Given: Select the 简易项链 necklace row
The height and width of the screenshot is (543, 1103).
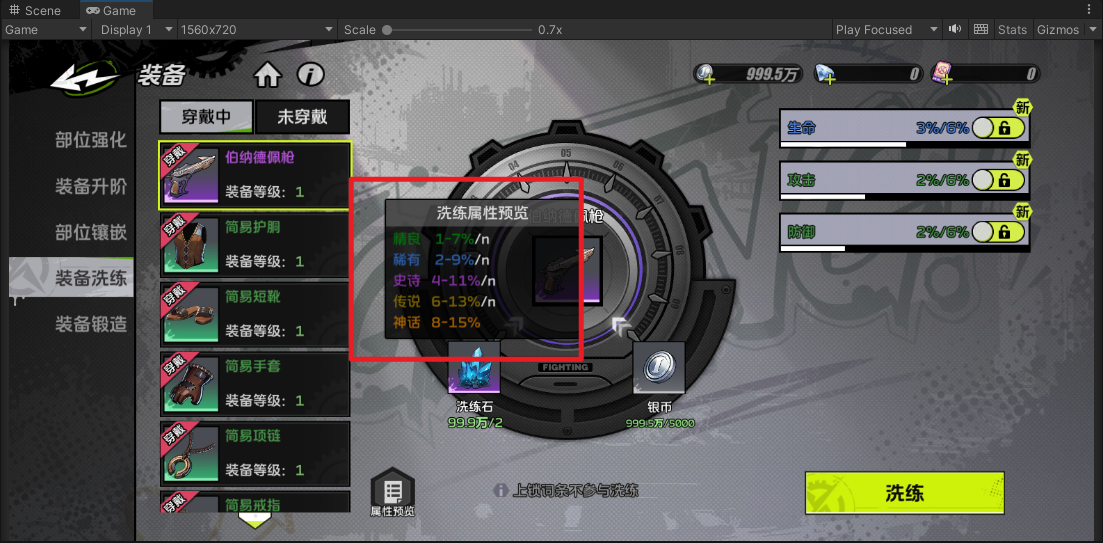Looking at the screenshot, I should point(255,453).
